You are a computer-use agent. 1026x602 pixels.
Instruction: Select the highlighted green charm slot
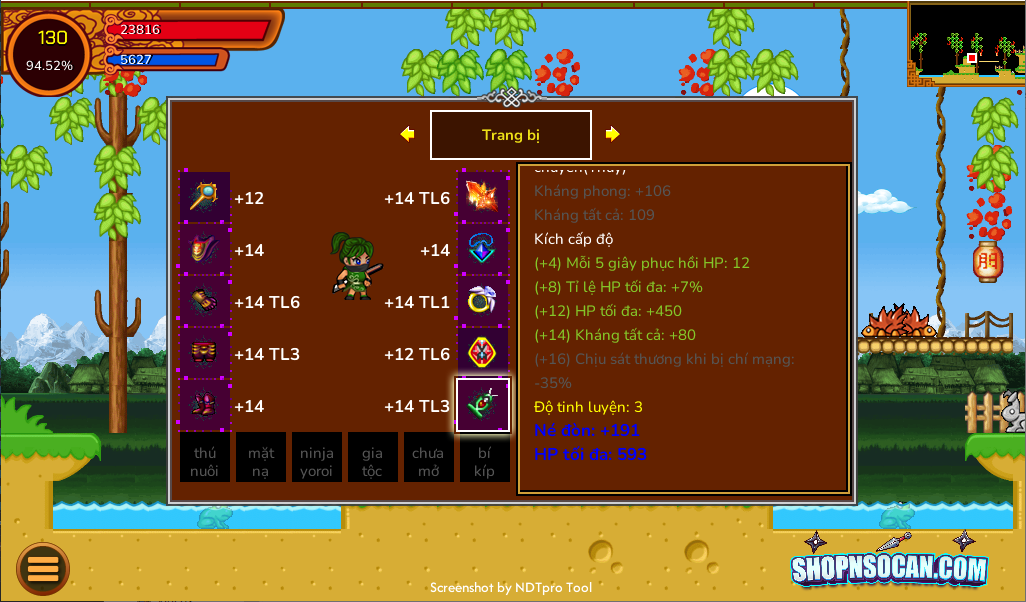[483, 405]
